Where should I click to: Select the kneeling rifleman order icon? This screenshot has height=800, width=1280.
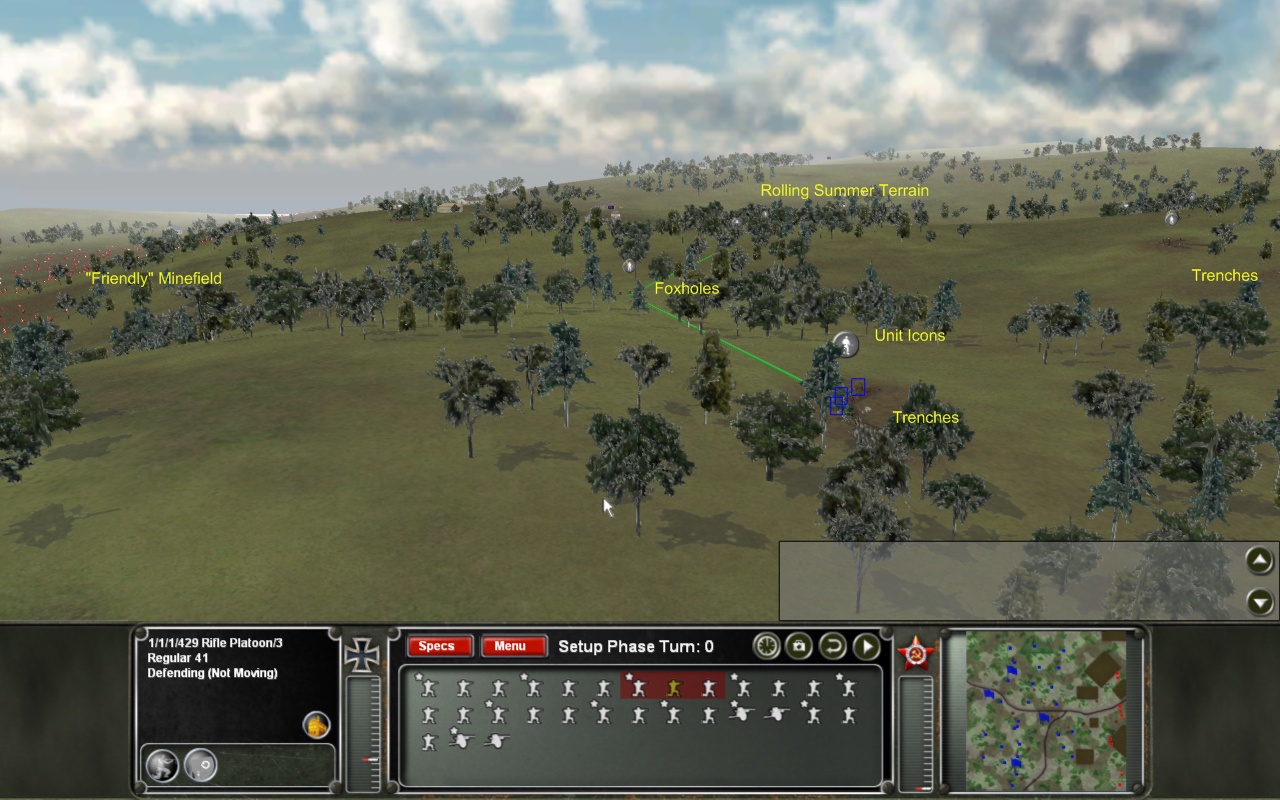pos(162,766)
